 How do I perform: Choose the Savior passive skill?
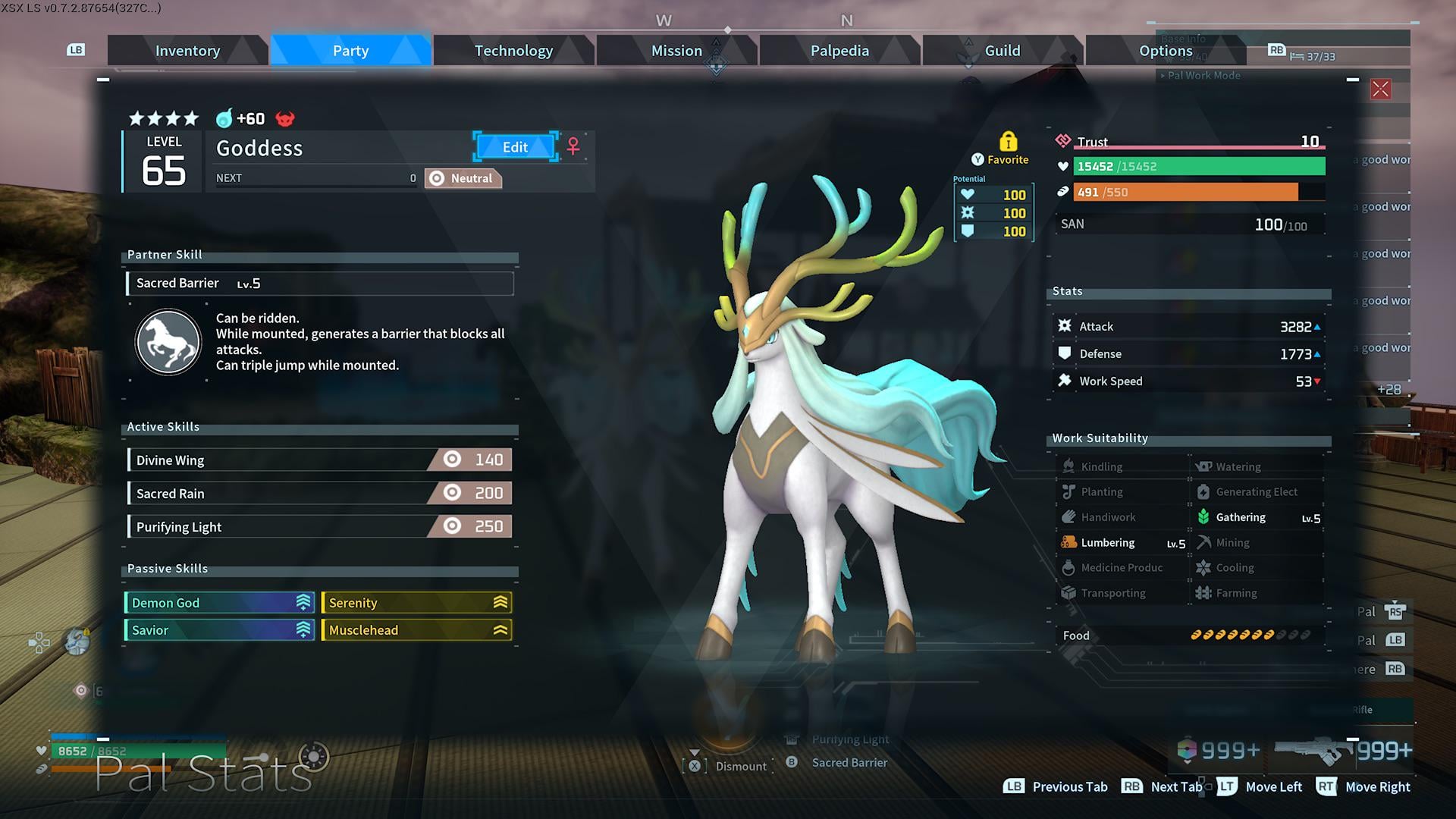point(218,630)
